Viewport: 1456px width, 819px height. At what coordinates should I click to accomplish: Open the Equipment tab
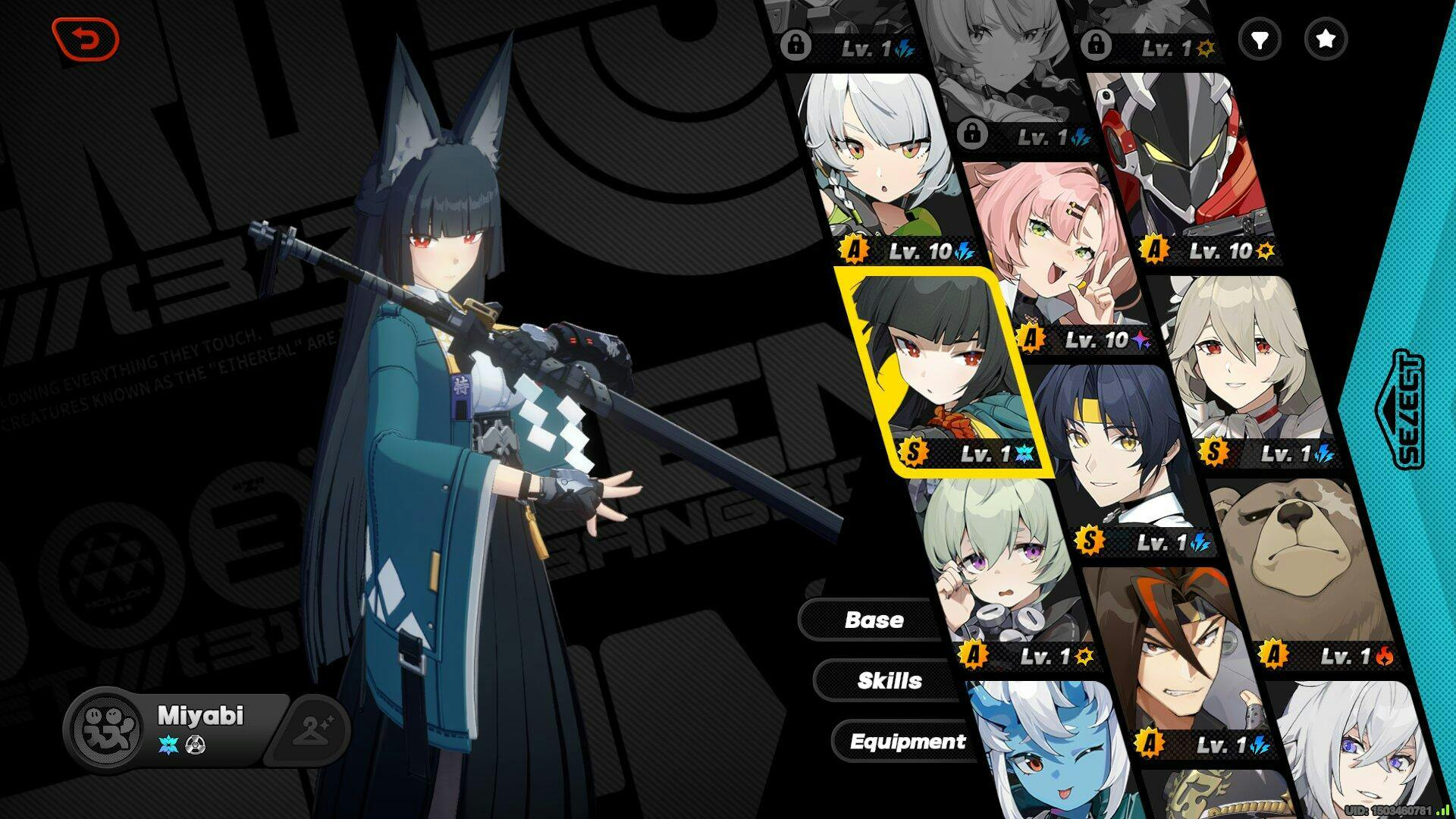point(907,741)
